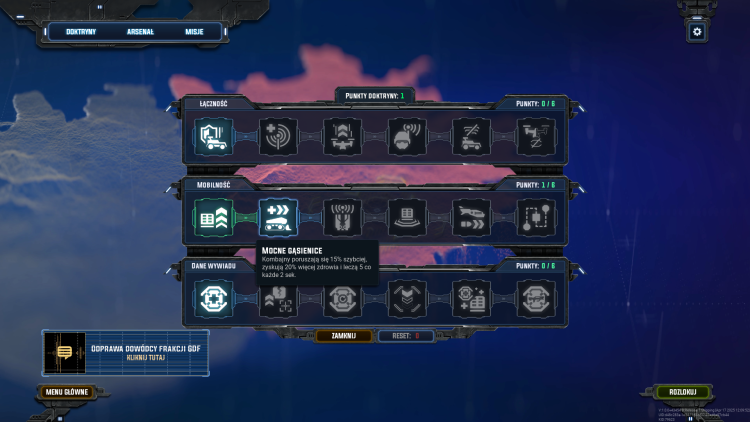
Task: Close the doctrine panel with Zamknij
Action: point(344,336)
